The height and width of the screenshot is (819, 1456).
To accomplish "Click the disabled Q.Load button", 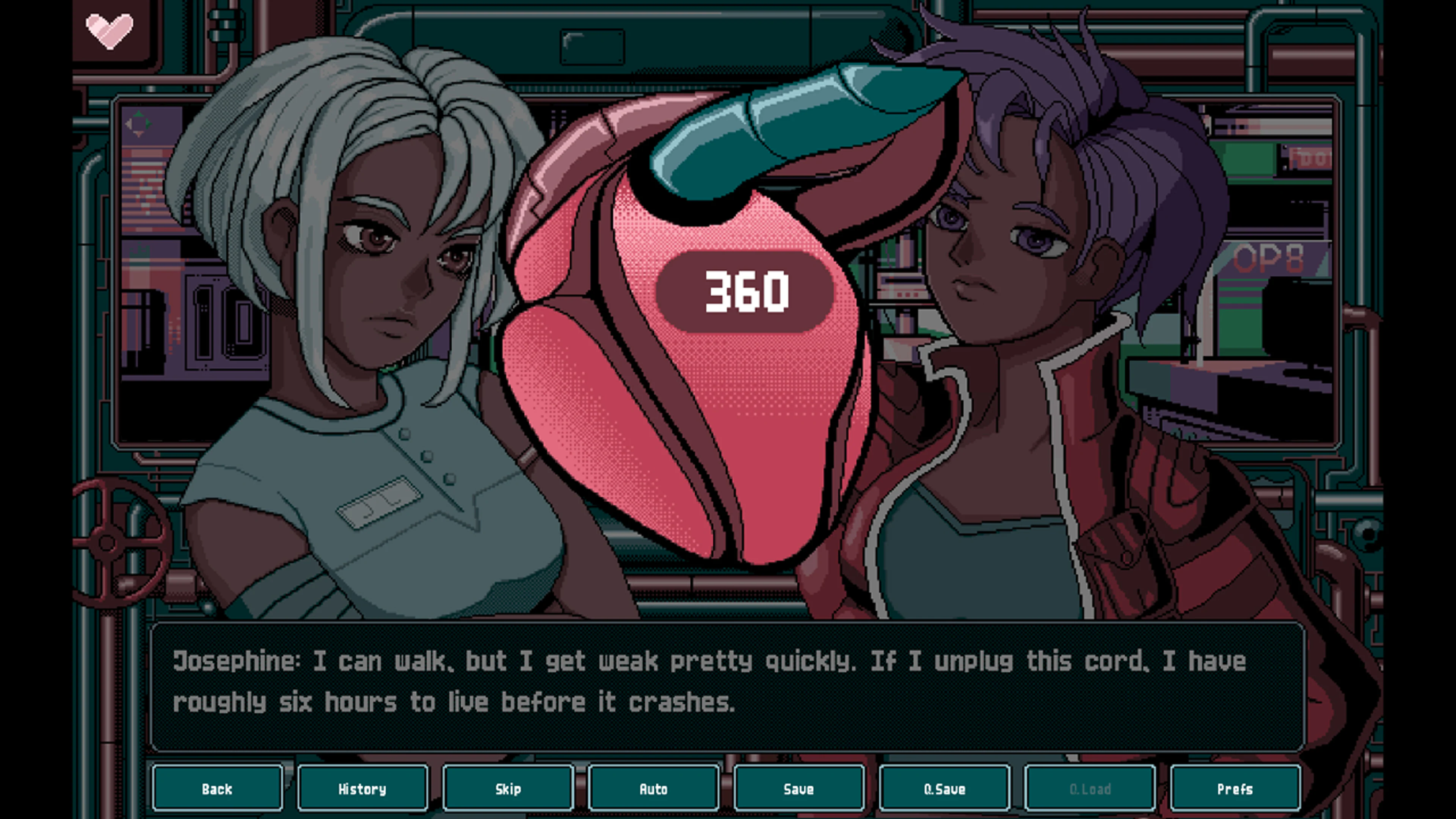I will 1089,789.
